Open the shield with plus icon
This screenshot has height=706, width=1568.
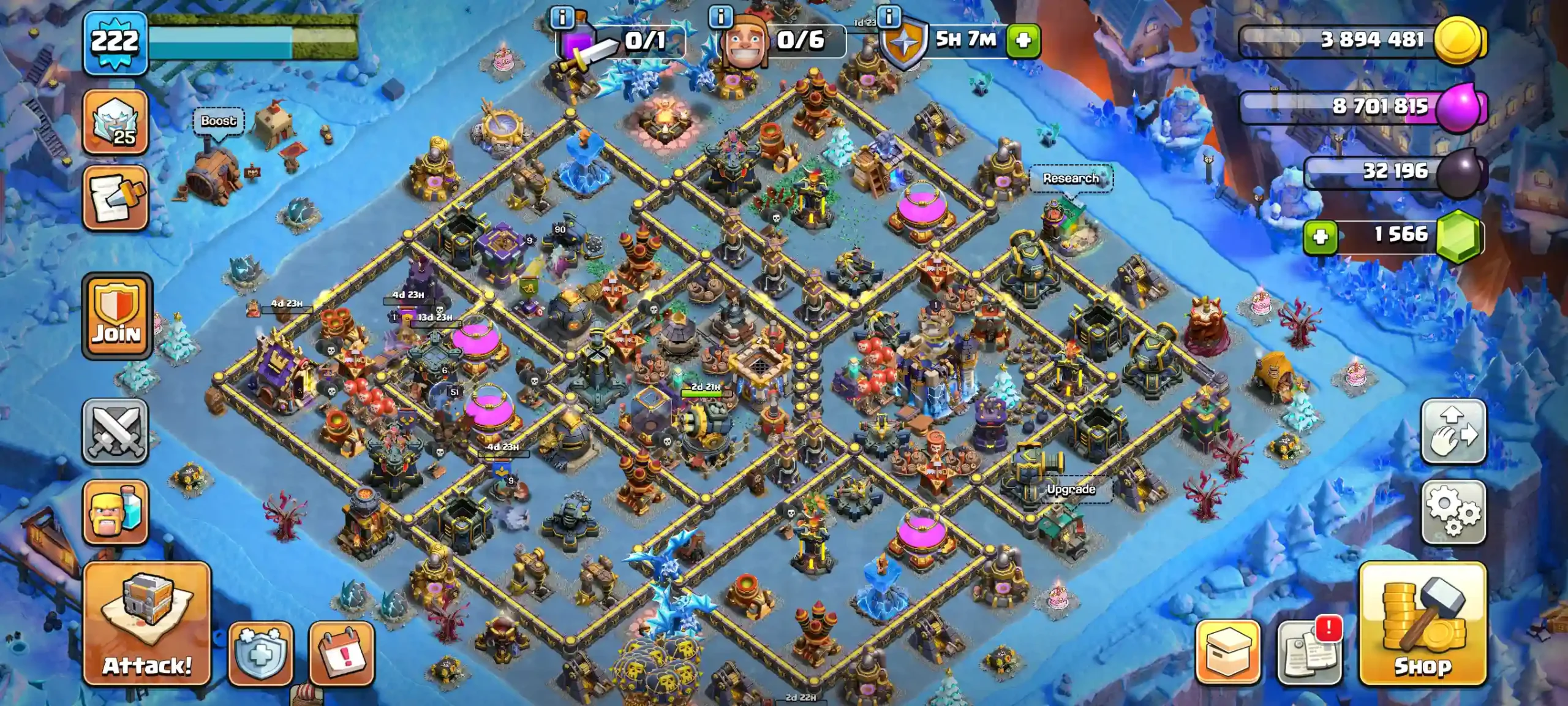click(260, 653)
